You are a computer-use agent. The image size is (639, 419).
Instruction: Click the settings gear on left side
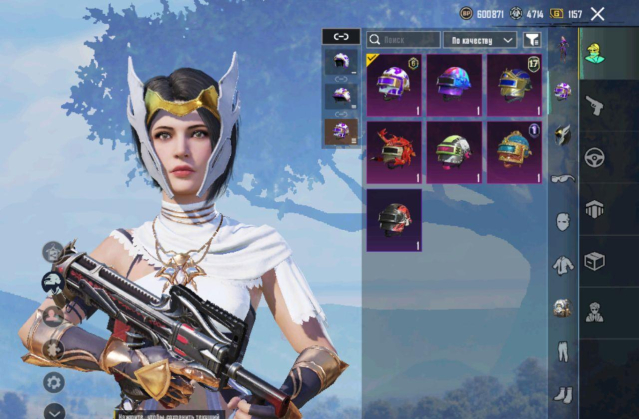(54, 382)
